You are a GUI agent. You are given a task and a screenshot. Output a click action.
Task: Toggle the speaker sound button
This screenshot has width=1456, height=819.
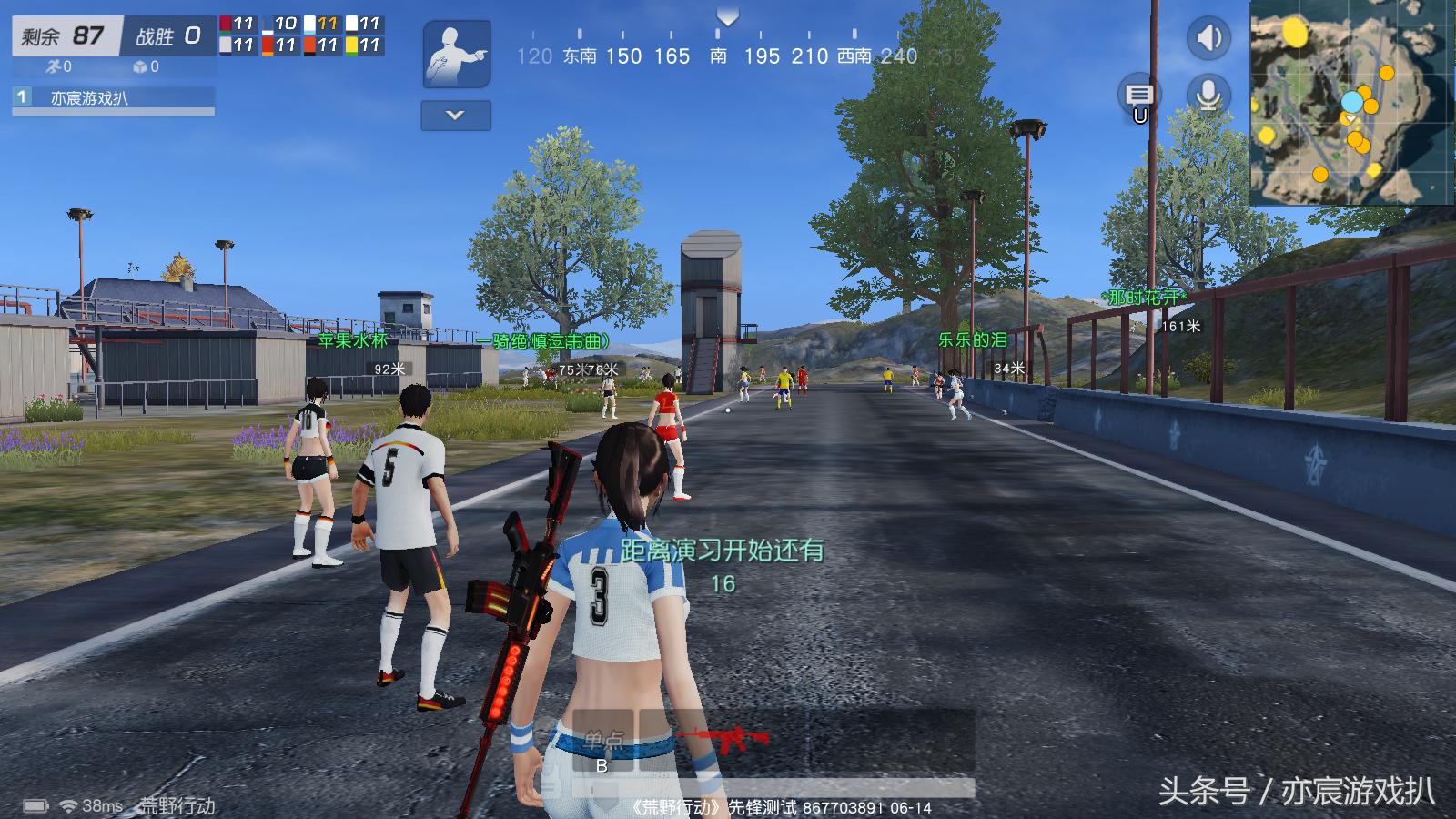pyautogui.click(x=1208, y=38)
